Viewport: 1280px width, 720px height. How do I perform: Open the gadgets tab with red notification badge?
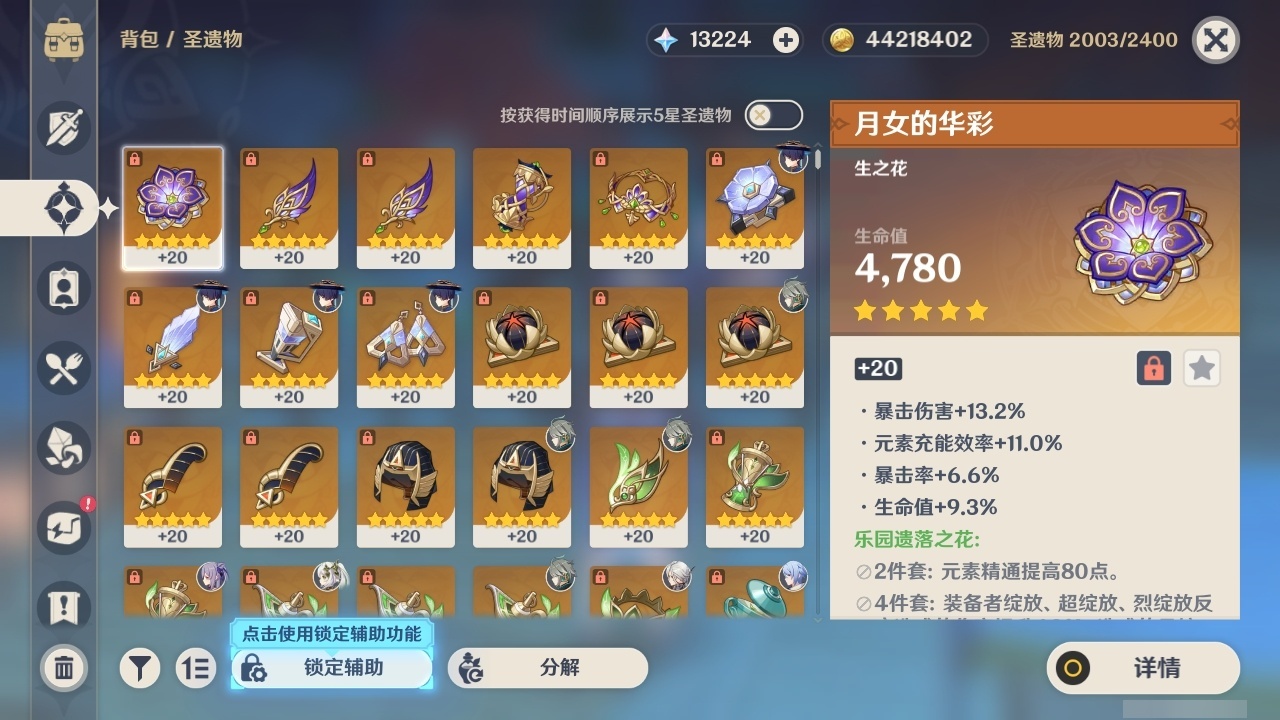[x=64, y=528]
